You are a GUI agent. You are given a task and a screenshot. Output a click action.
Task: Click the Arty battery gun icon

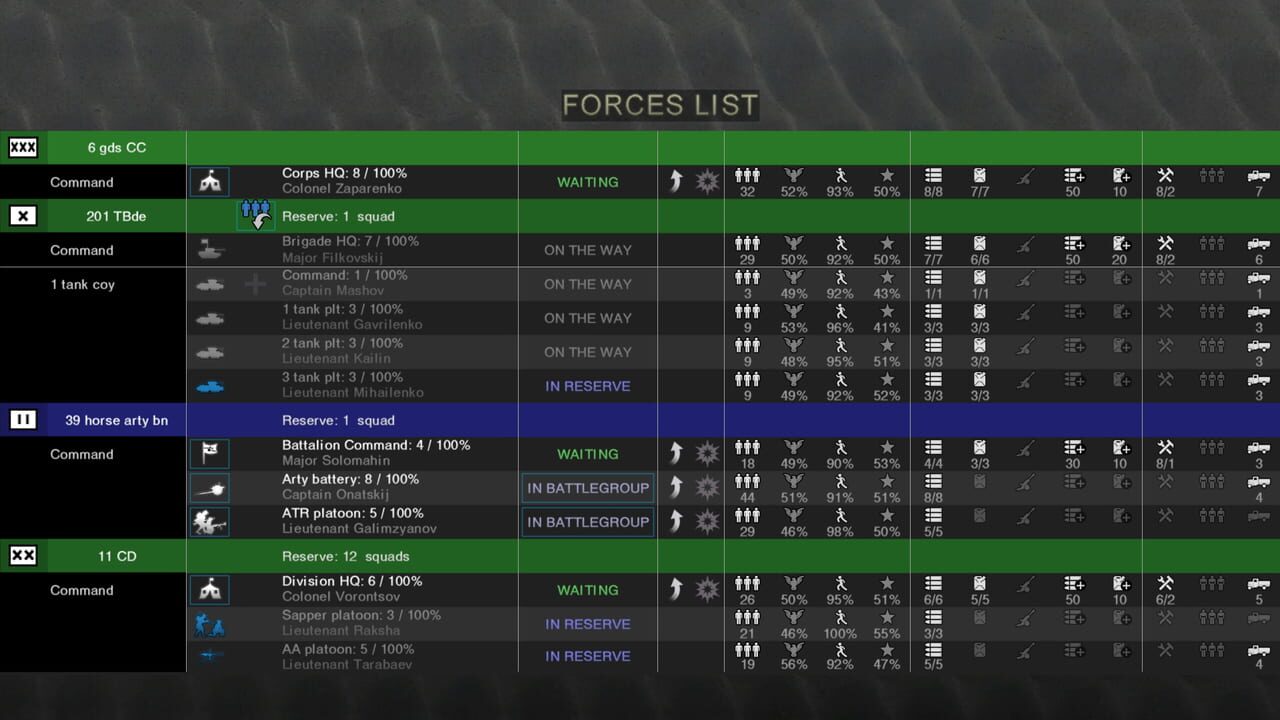pyautogui.click(x=209, y=487)
